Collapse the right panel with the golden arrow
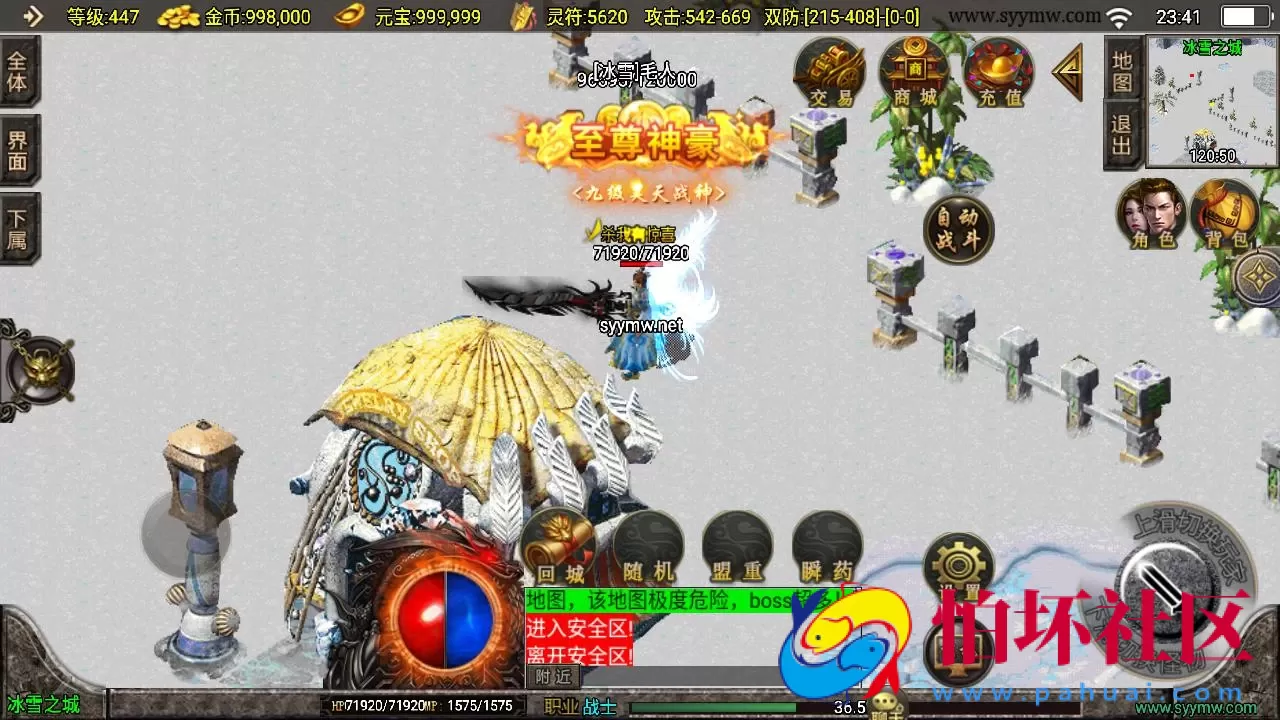Viewport: 1280px width, 720px height. [1066, 72]
